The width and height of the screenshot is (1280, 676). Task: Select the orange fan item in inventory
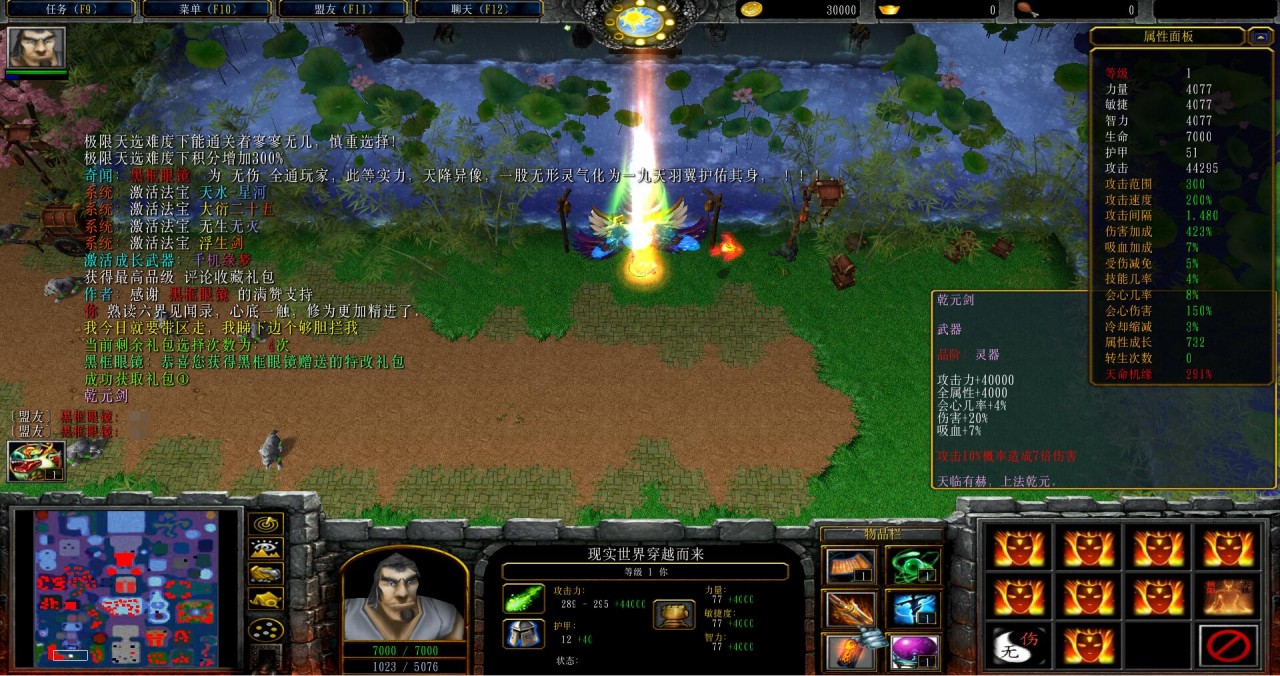tap(848, 566)
